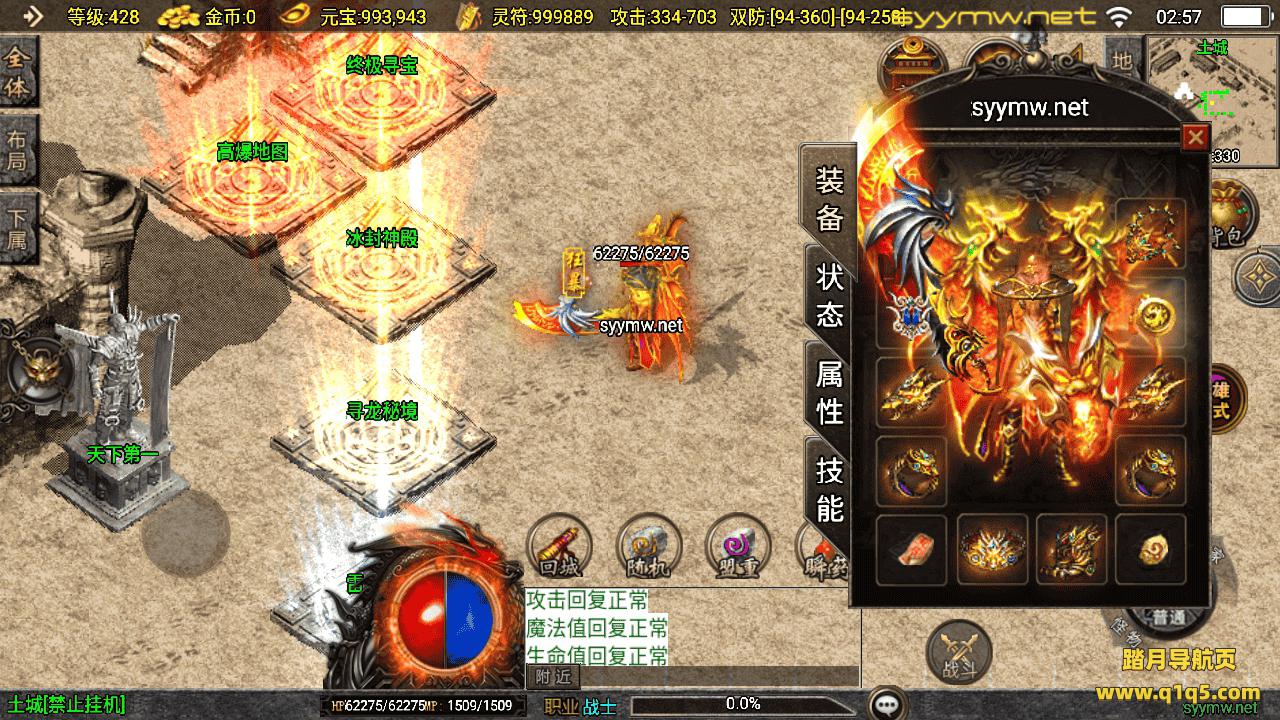Show the 技能 skills tab

click(x=830, y=487)
